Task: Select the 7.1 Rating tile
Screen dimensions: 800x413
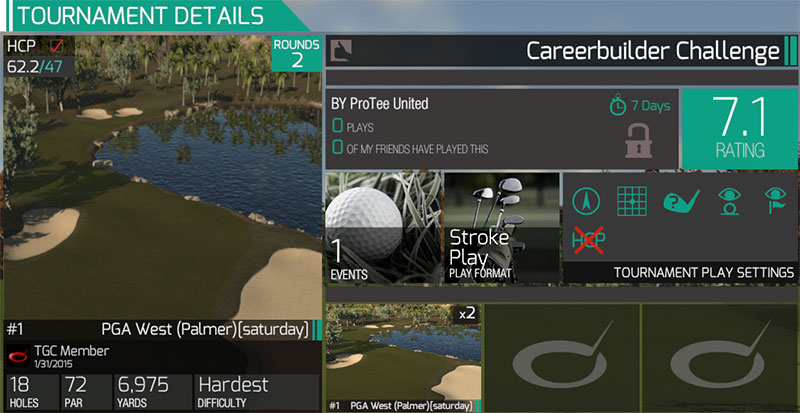Action: pyautogui.click(x=738, y=128)
